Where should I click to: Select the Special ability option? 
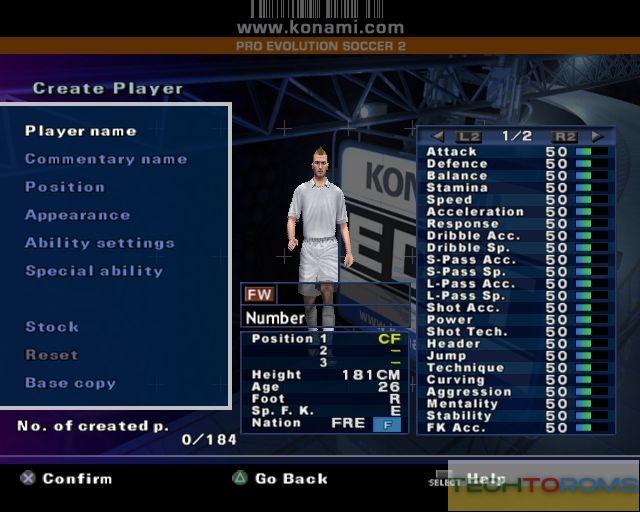[93, 271]
